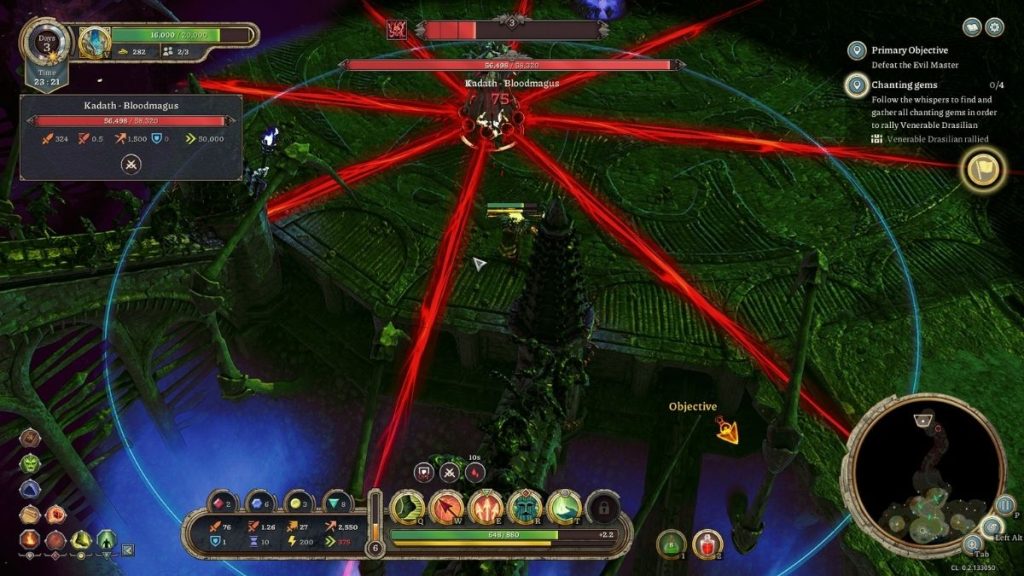Collapse the panel with the left arrow button
The height and width of the screenshot is (576, 1024).
click(127, 549)
